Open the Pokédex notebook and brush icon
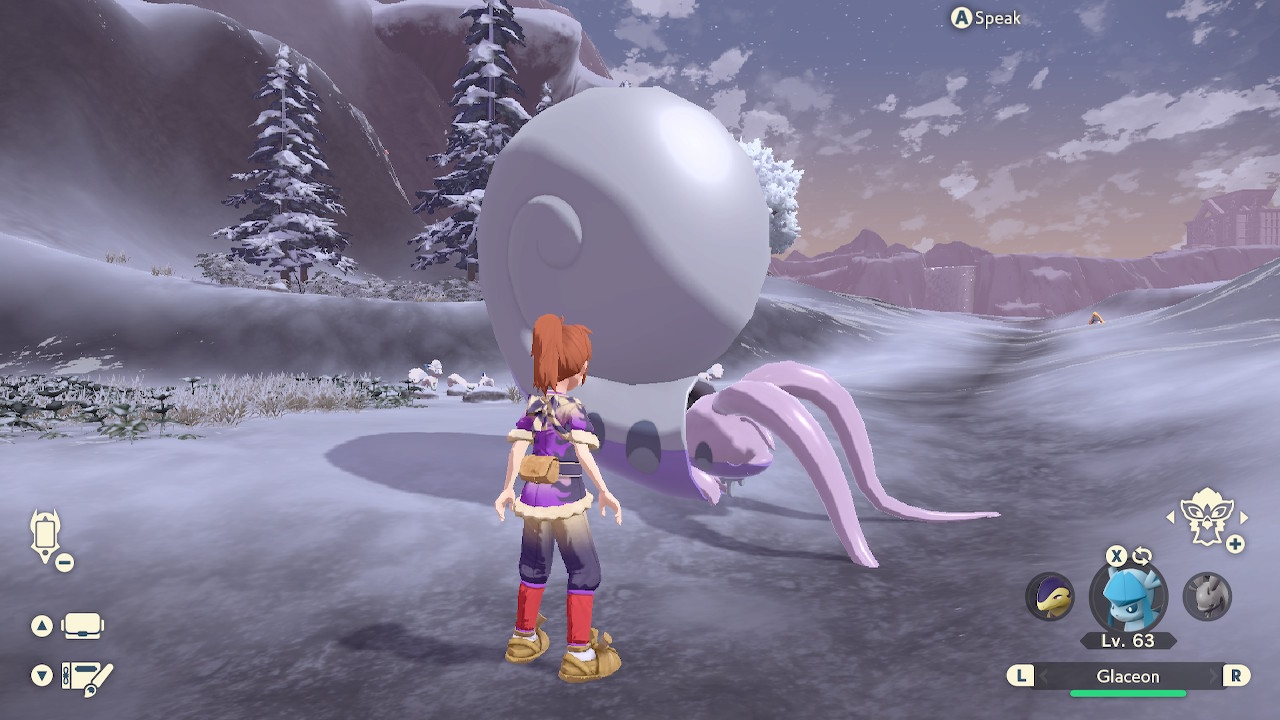The image size is (1280, 720). pos(88,676)
